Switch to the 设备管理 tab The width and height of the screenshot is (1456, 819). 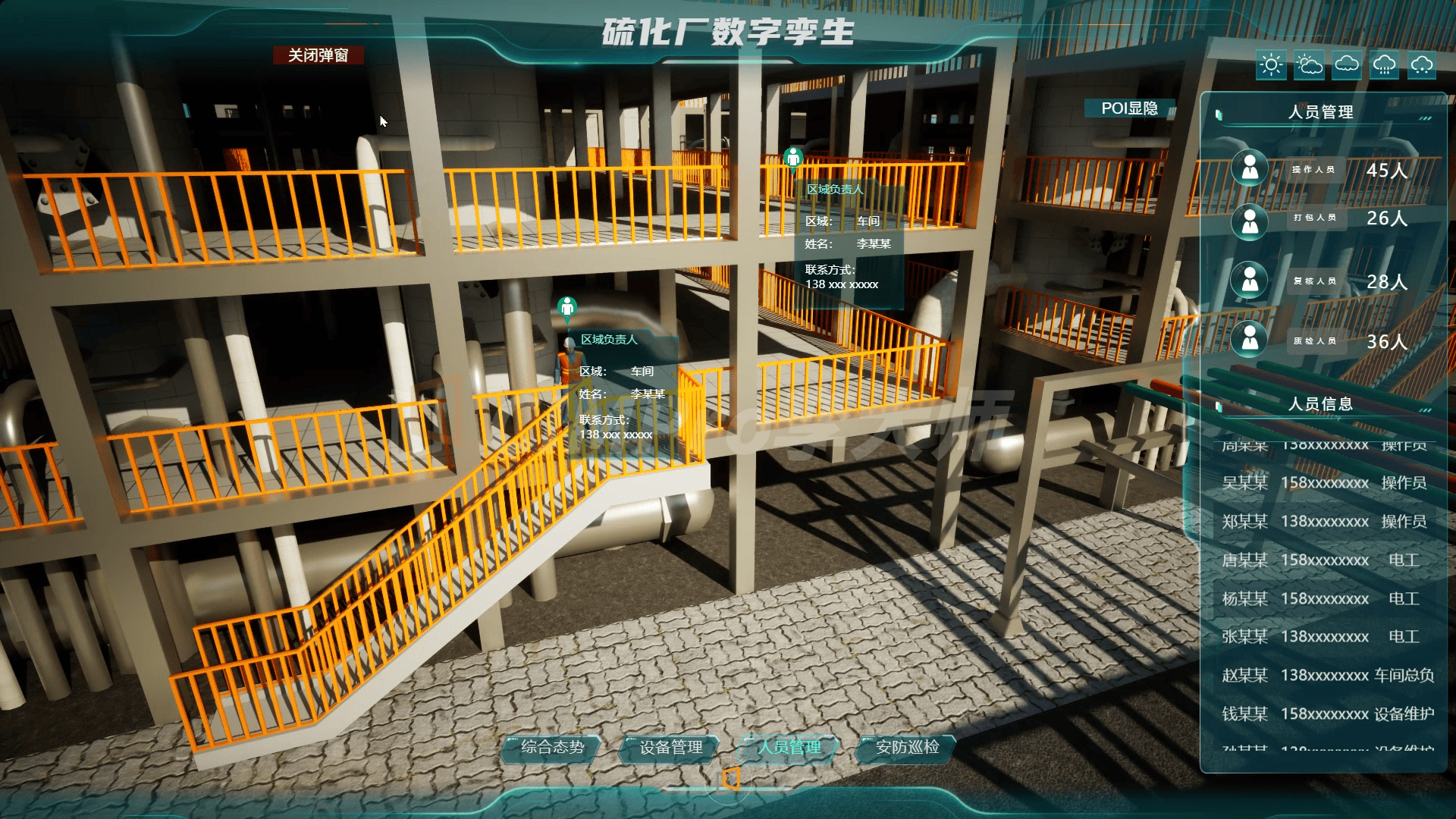tap(670, 748)
